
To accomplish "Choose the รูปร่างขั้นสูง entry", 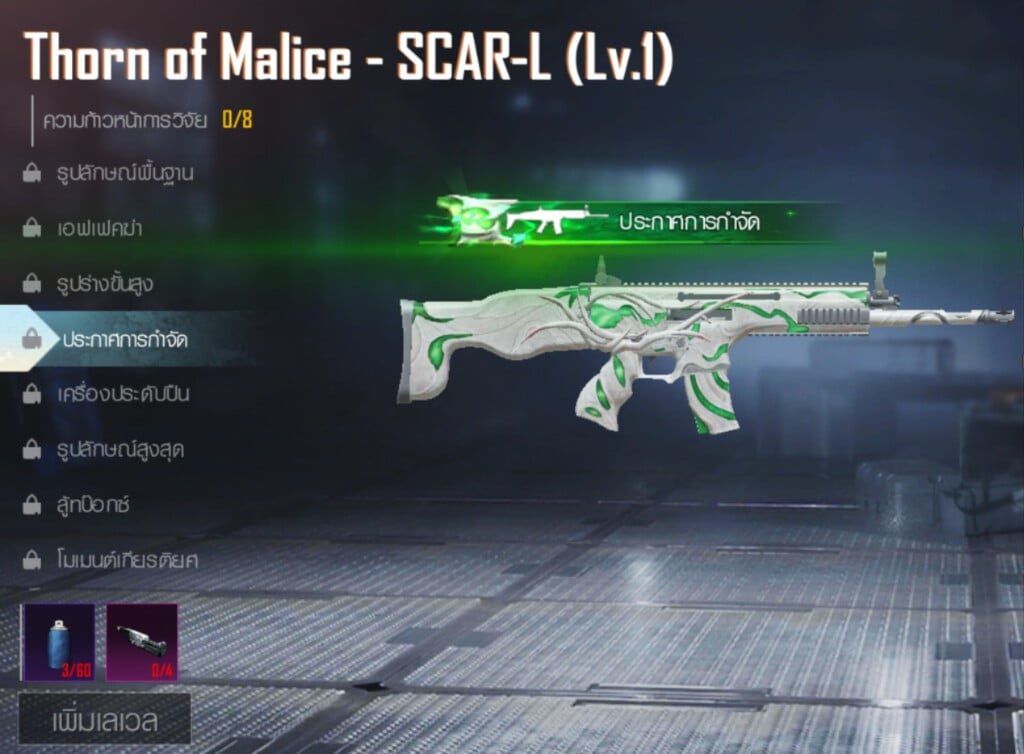I will tap(105, 284).
